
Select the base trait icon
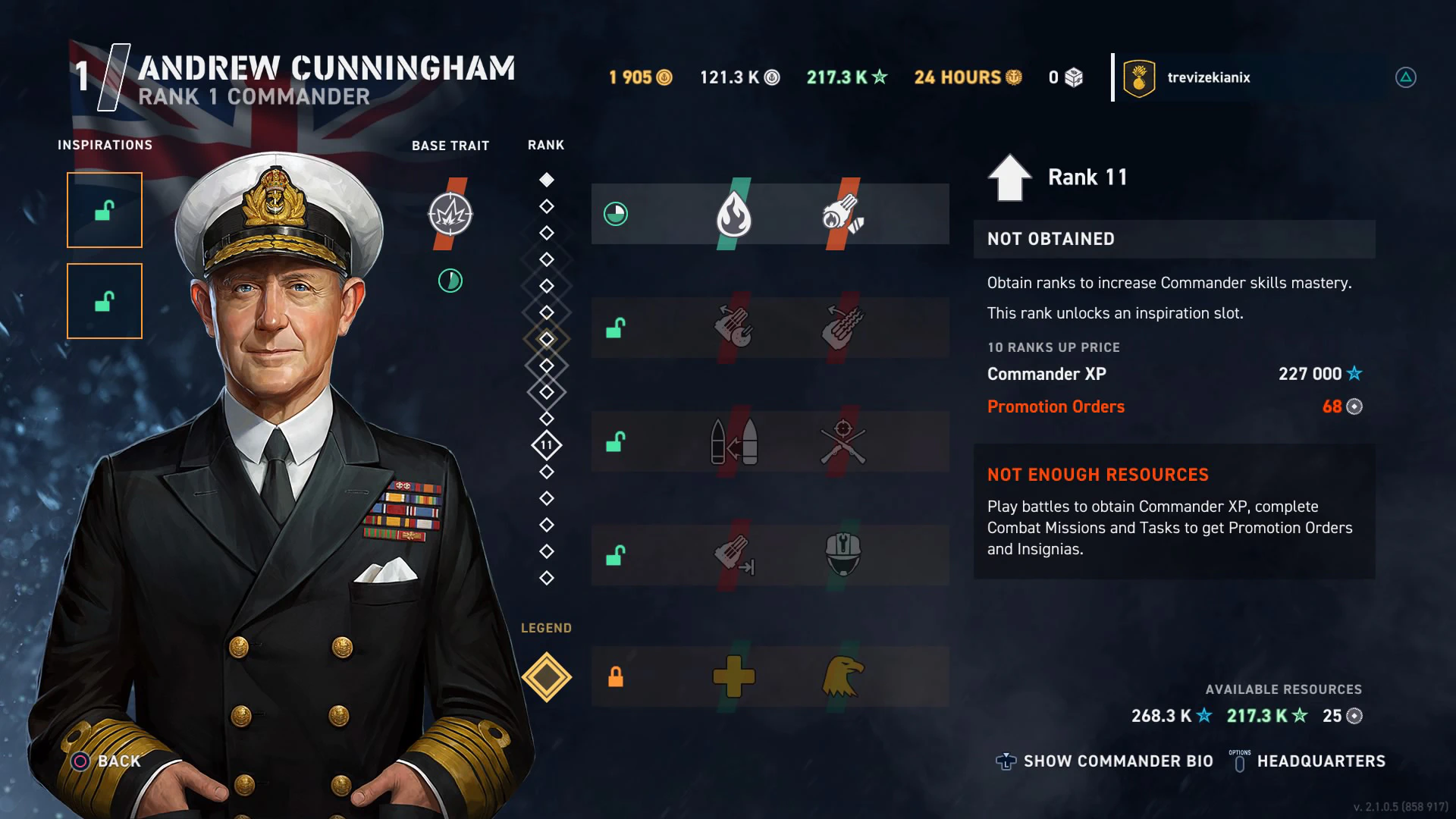450,215
